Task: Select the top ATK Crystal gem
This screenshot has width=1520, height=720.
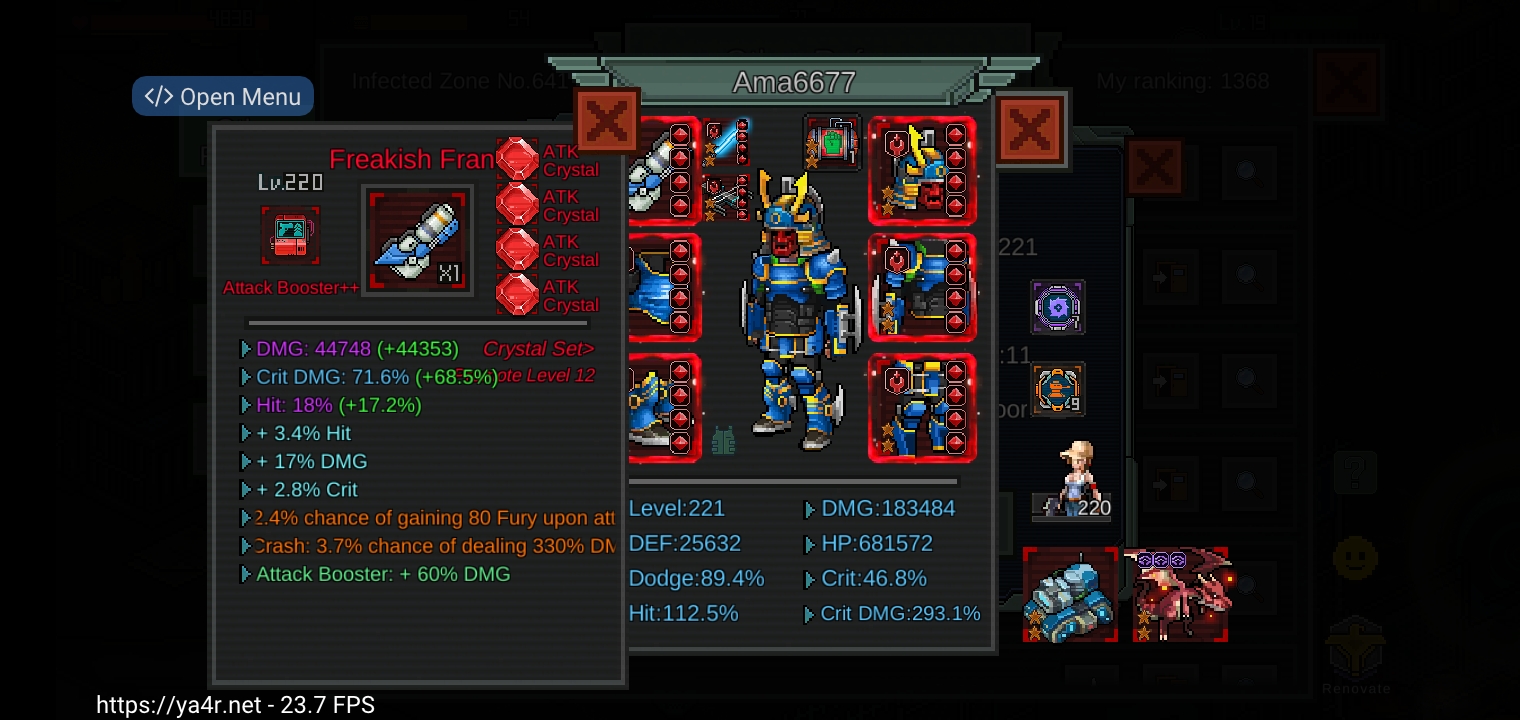Action: click(x=517, y=160)
